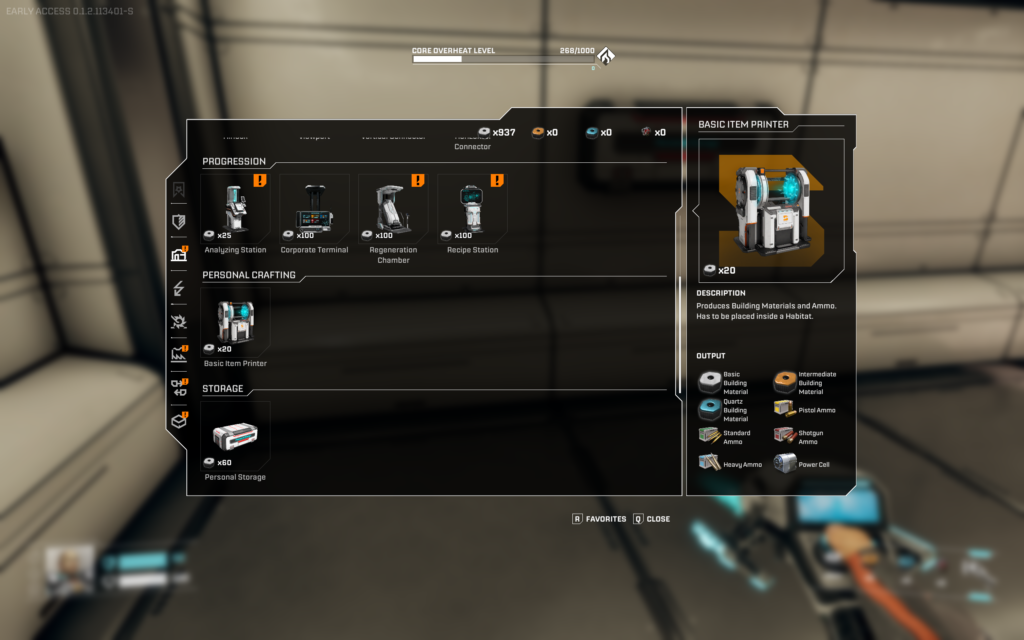Open the explosion burst category tab
Viewport: 1024px width, 640px height.
click(x=179, y=321)
